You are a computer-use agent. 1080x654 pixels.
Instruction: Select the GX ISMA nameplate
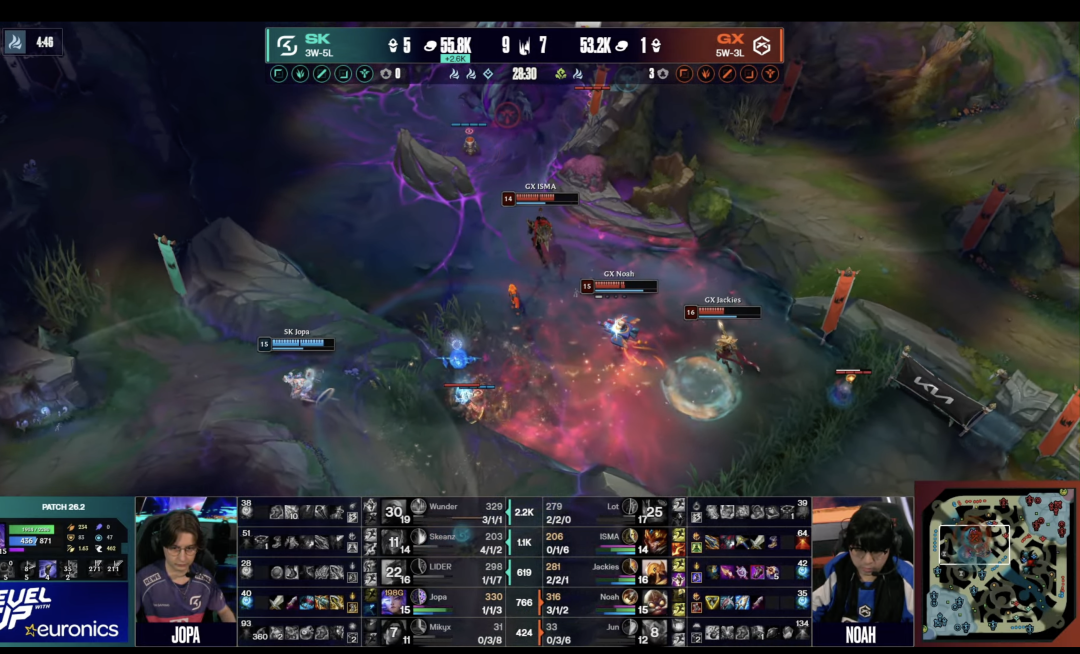click(540, 198)
